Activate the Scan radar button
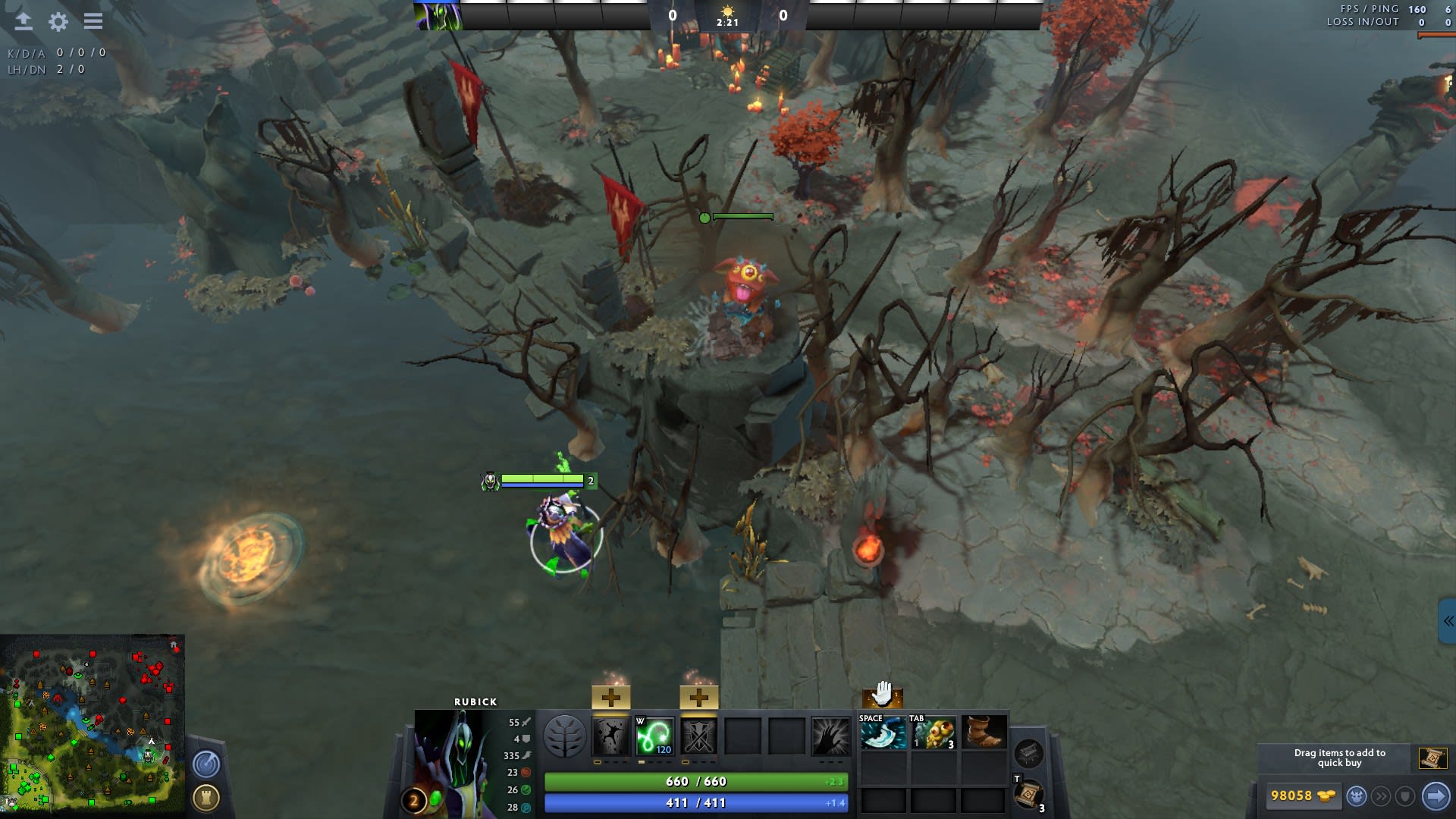 pyautogui.click(x=206, y=764)
